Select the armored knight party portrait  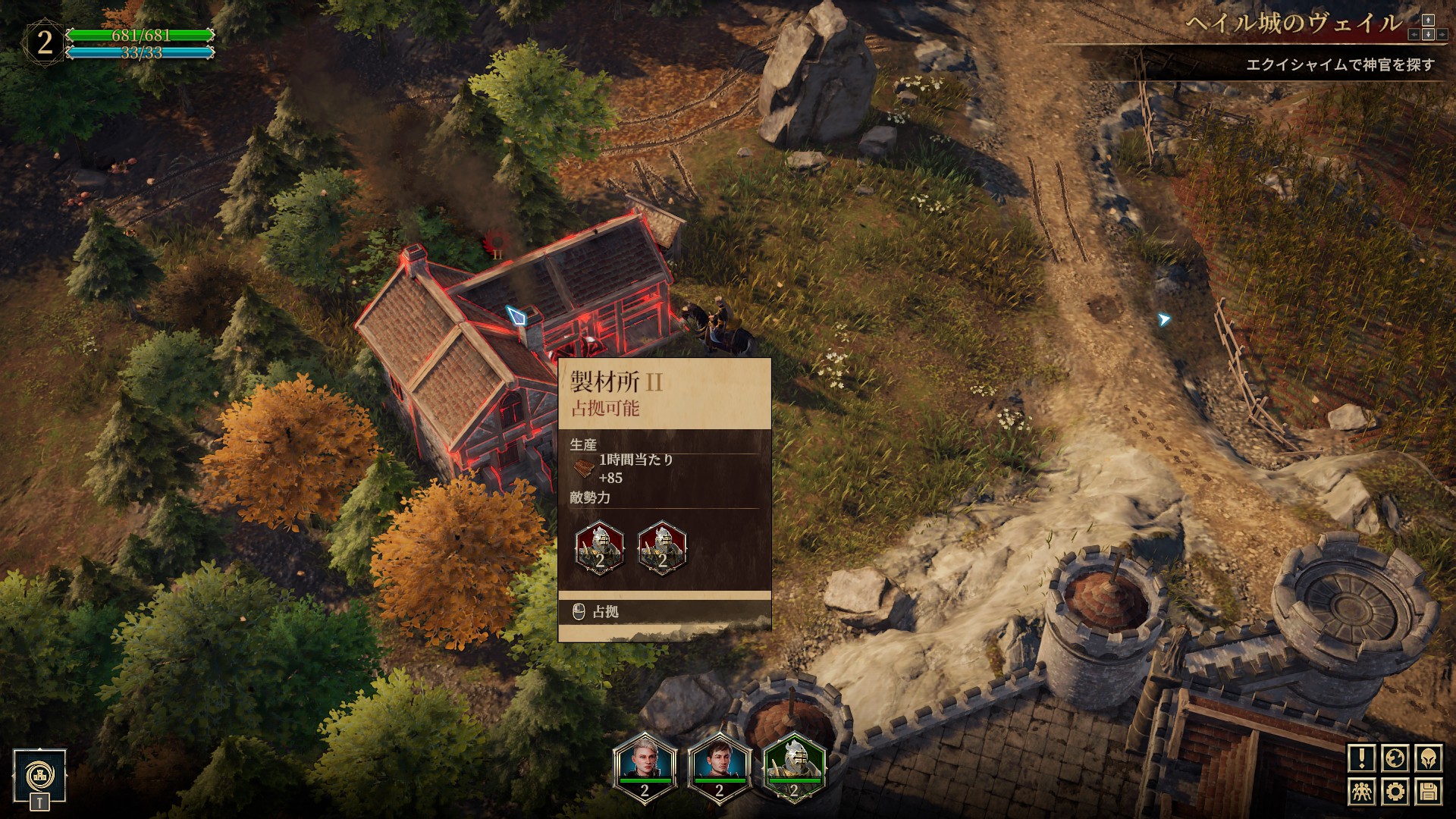[x=793, y=766]
